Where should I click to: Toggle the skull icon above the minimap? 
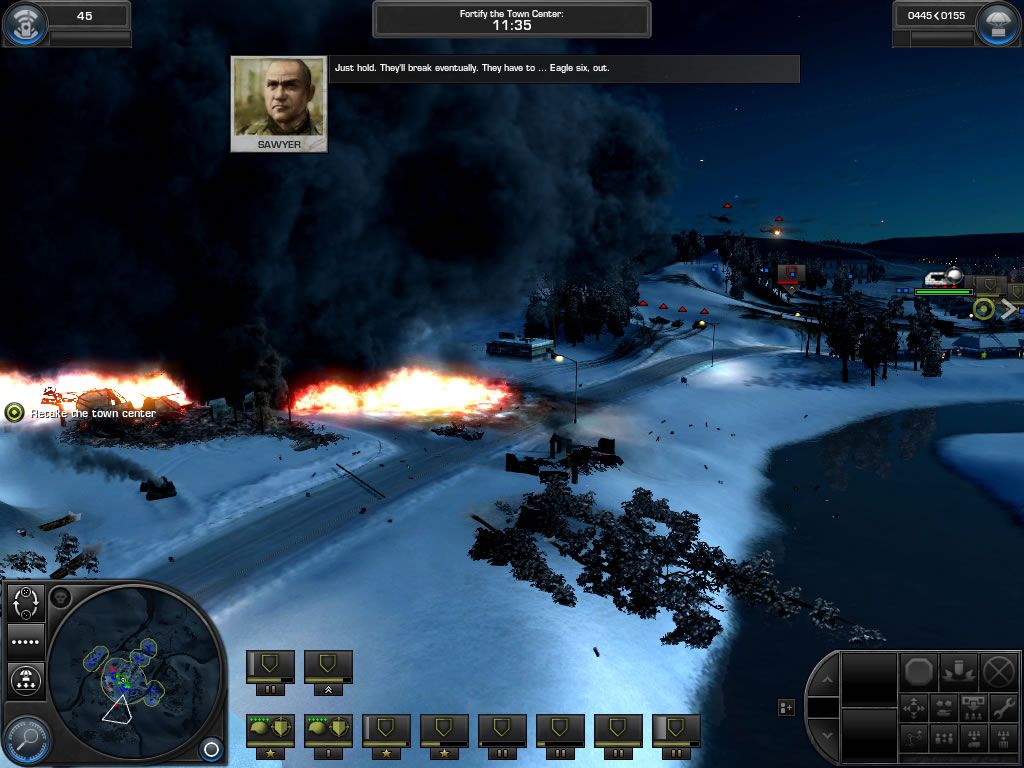pyautogui.click(x=58, y=598)
